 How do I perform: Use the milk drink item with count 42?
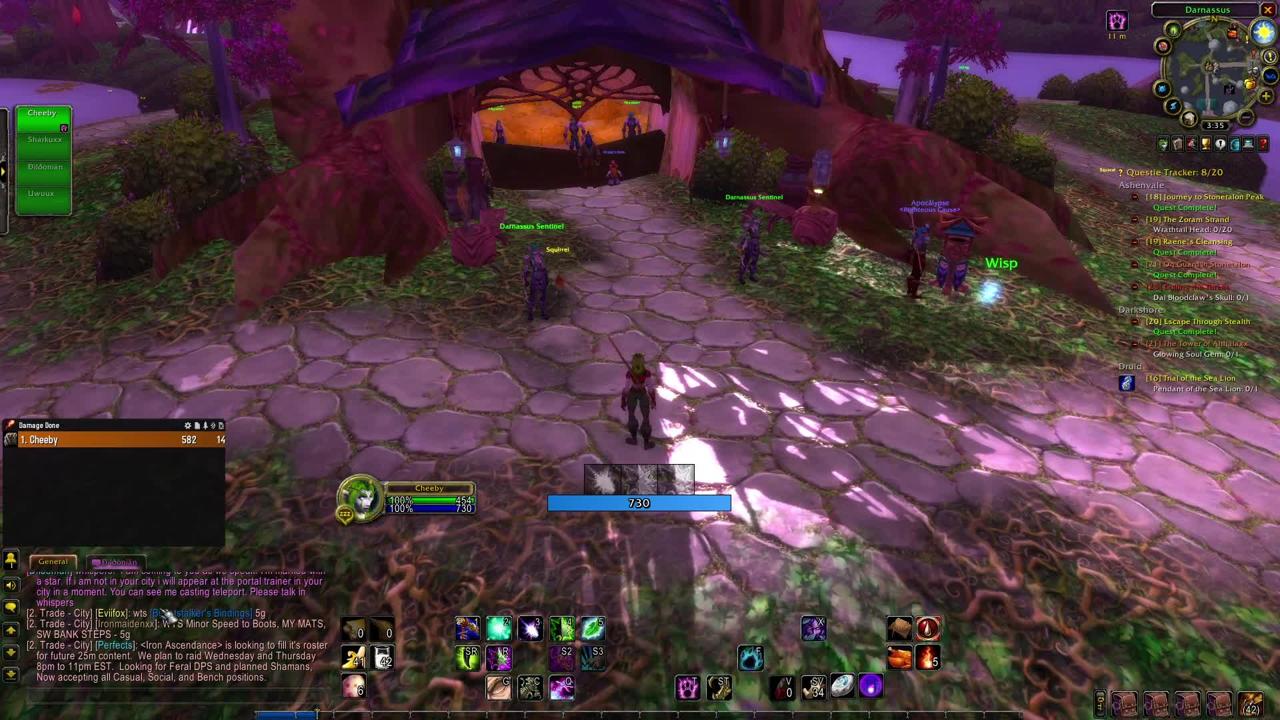point(383,657)
